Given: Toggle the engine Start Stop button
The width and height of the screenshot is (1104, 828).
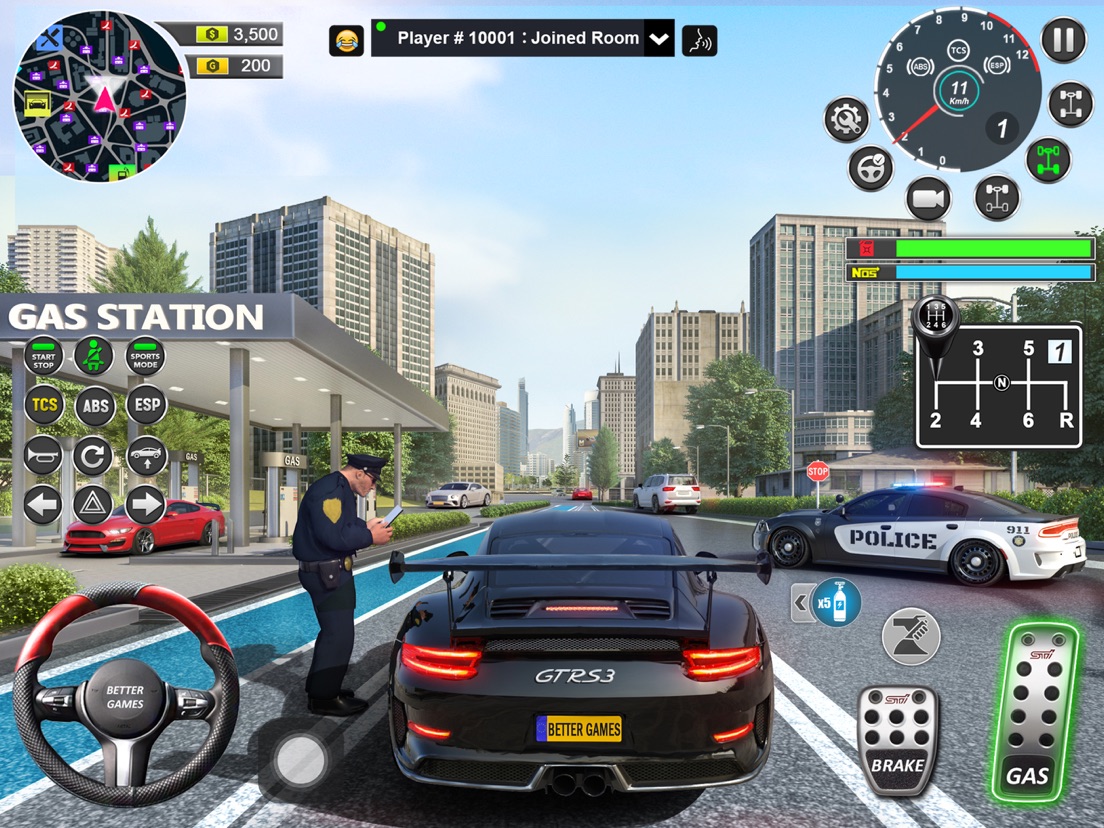Looking at the screenshot, I should tap(43, 356).
